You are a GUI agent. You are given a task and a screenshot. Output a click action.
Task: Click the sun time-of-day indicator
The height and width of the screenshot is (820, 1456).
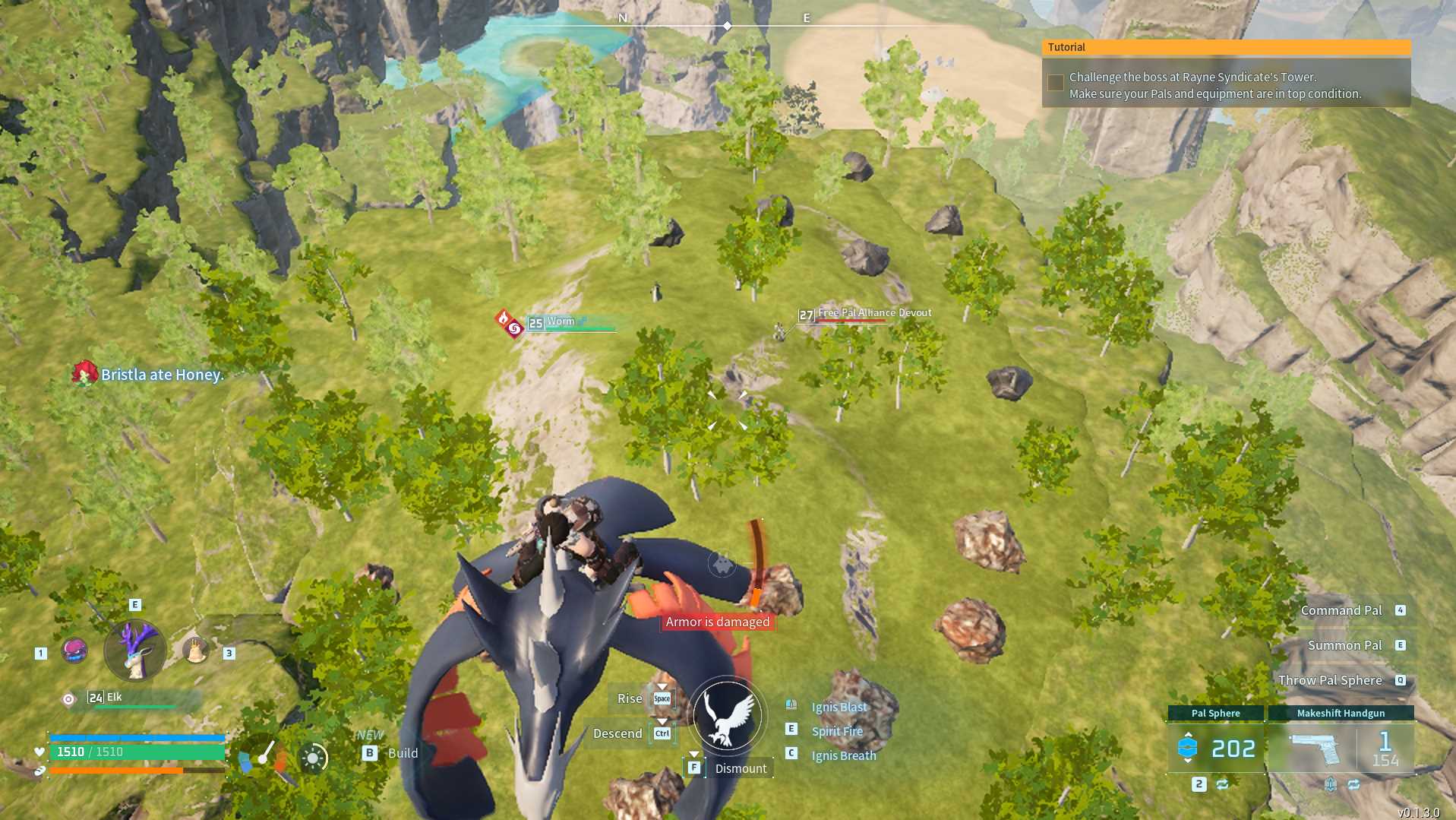[x=313, y=758]
